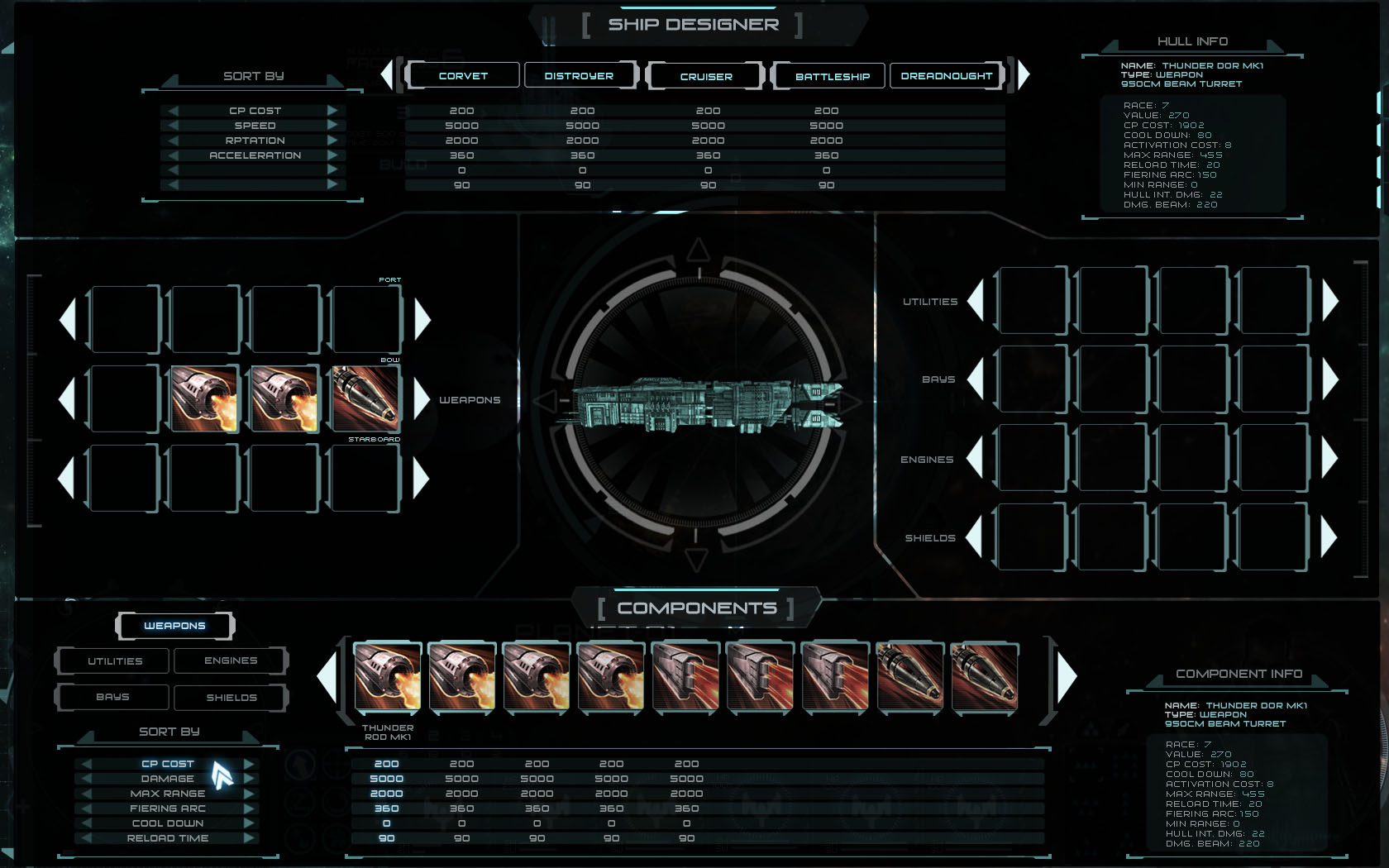Image resolution: width=1389 pixels, height=868 pixels.
Task: Switch to the Cruiser hull class
Action: (x=706, y=76)
